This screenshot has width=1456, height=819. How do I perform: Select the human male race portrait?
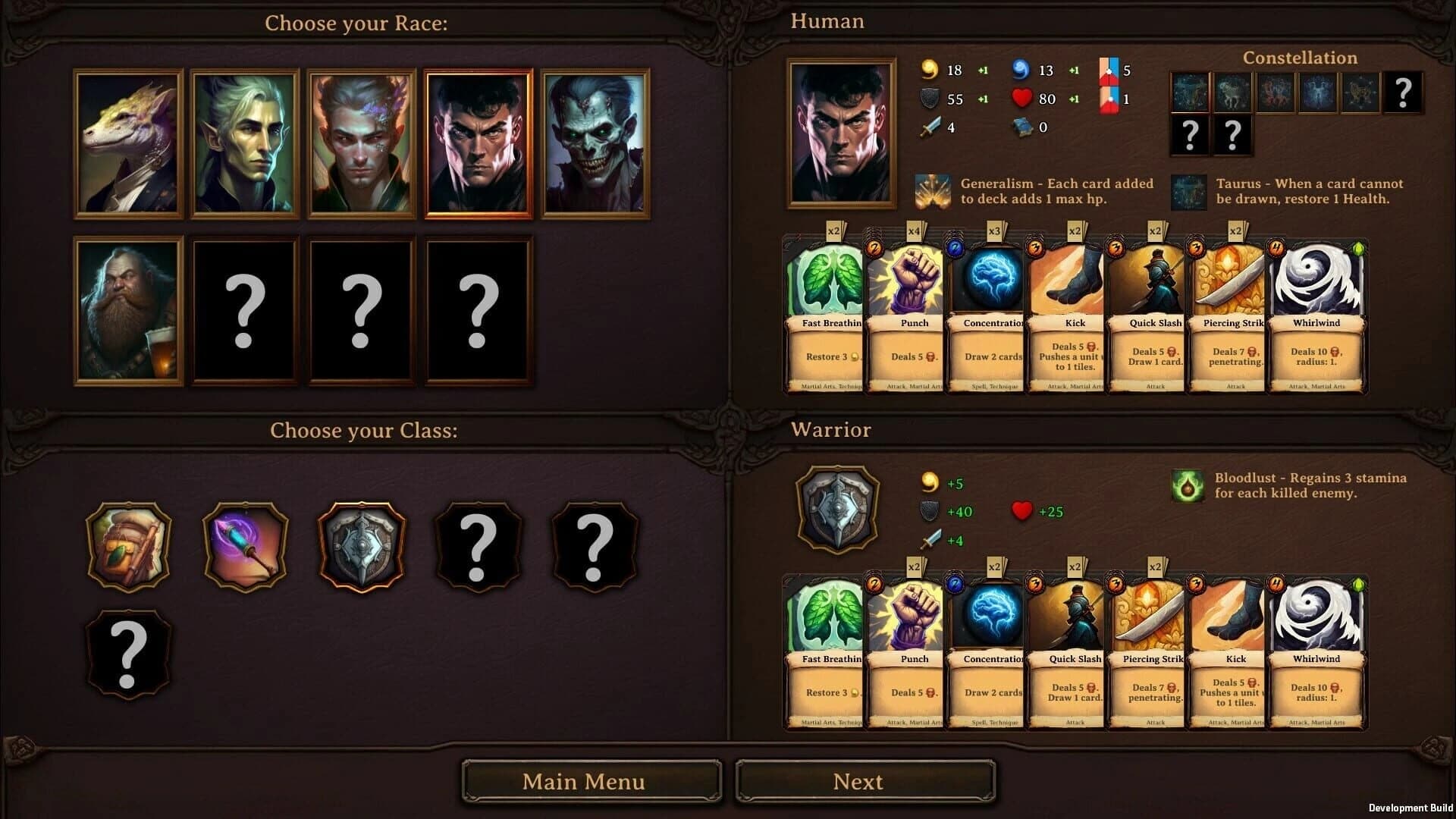tap(478, 143)
